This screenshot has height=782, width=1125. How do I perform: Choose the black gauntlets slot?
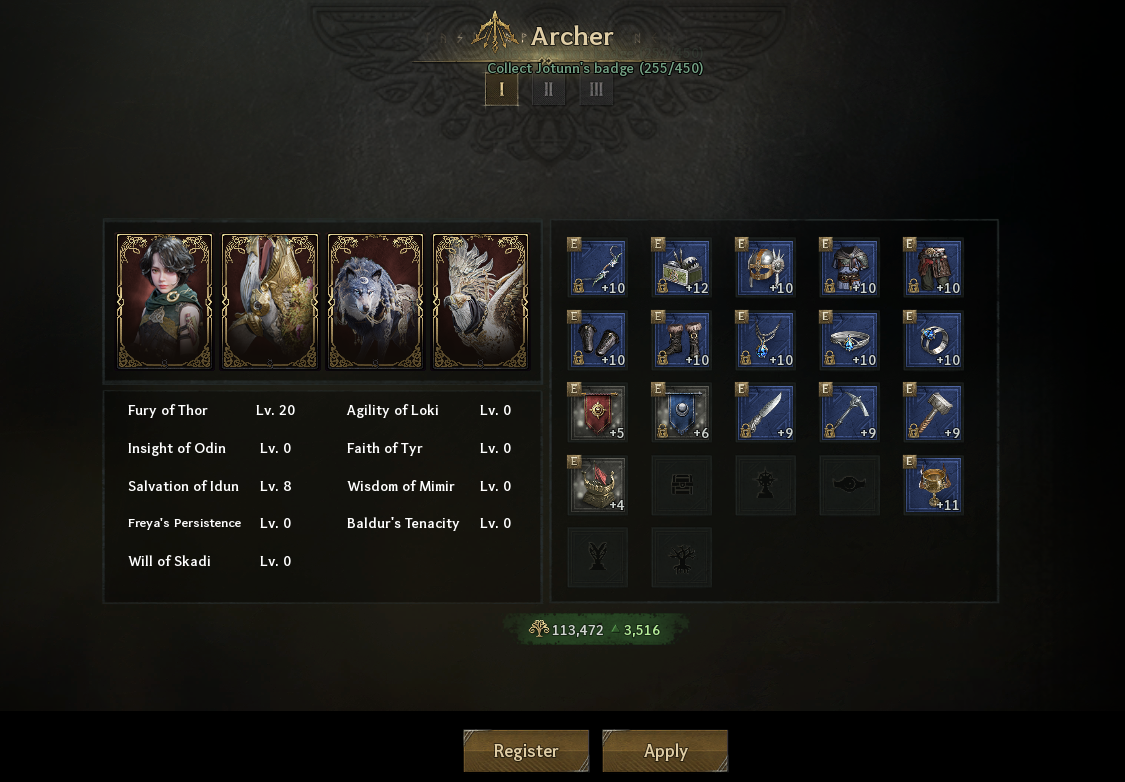click(598, 341)
